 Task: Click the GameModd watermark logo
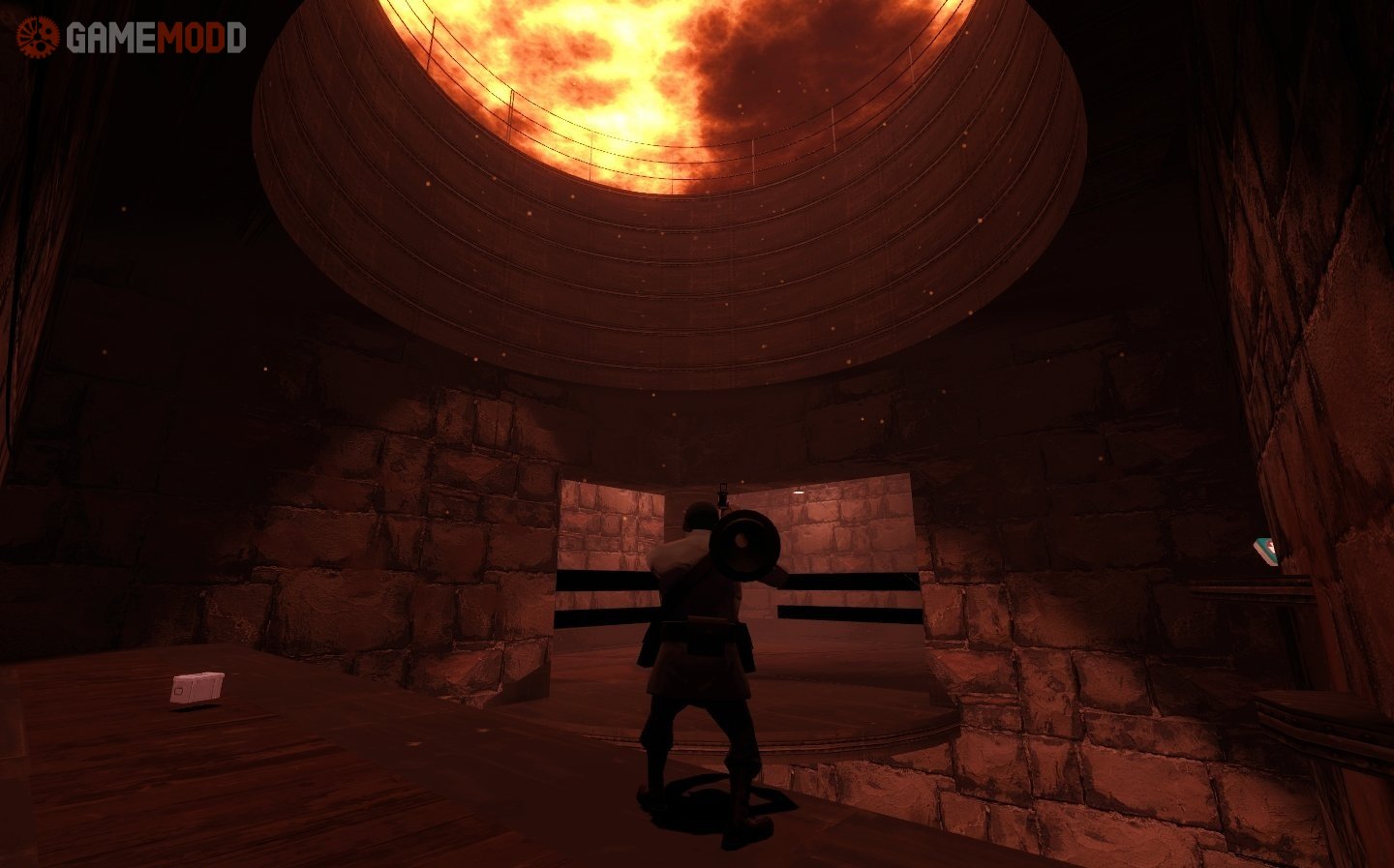click(x=132, y=37)
